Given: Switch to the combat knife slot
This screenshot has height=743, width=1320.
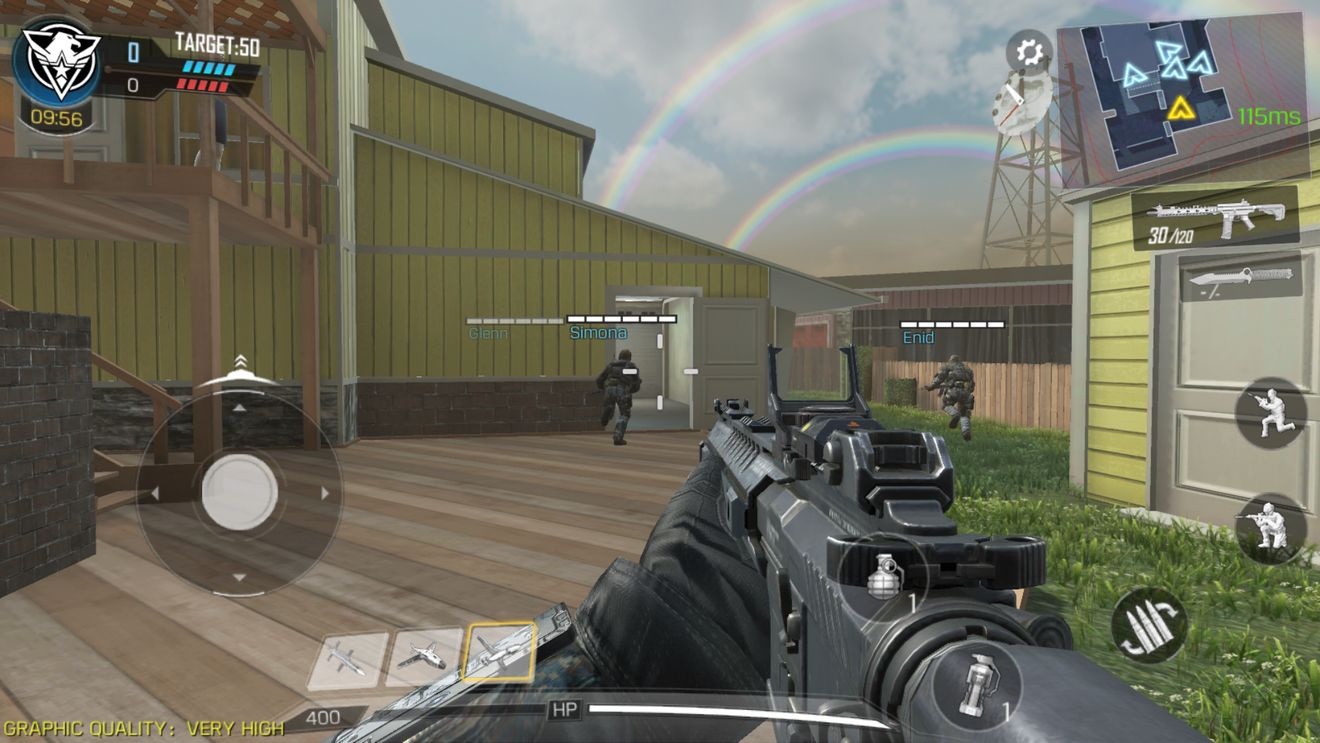Looking at the screenshot, I should (1240, 276).
